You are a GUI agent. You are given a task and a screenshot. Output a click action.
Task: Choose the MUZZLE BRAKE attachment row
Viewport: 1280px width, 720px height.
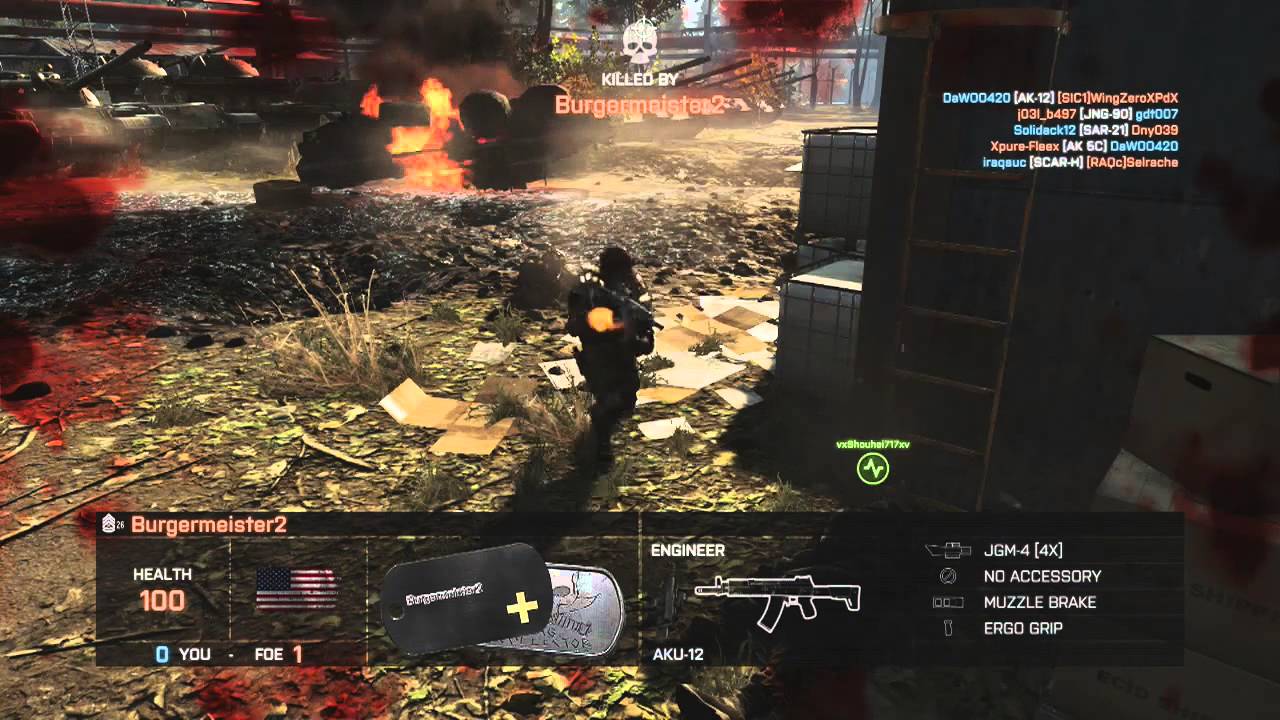coord(1039,602)
